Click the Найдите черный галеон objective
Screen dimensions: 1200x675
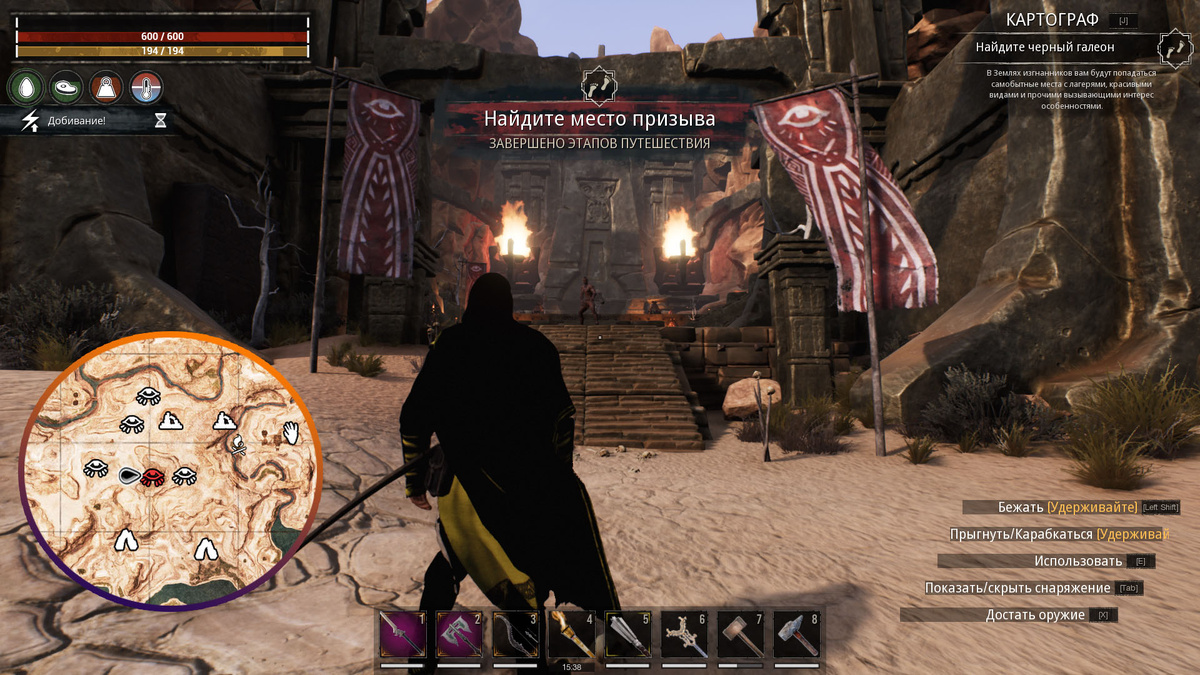pos(1045,46)
